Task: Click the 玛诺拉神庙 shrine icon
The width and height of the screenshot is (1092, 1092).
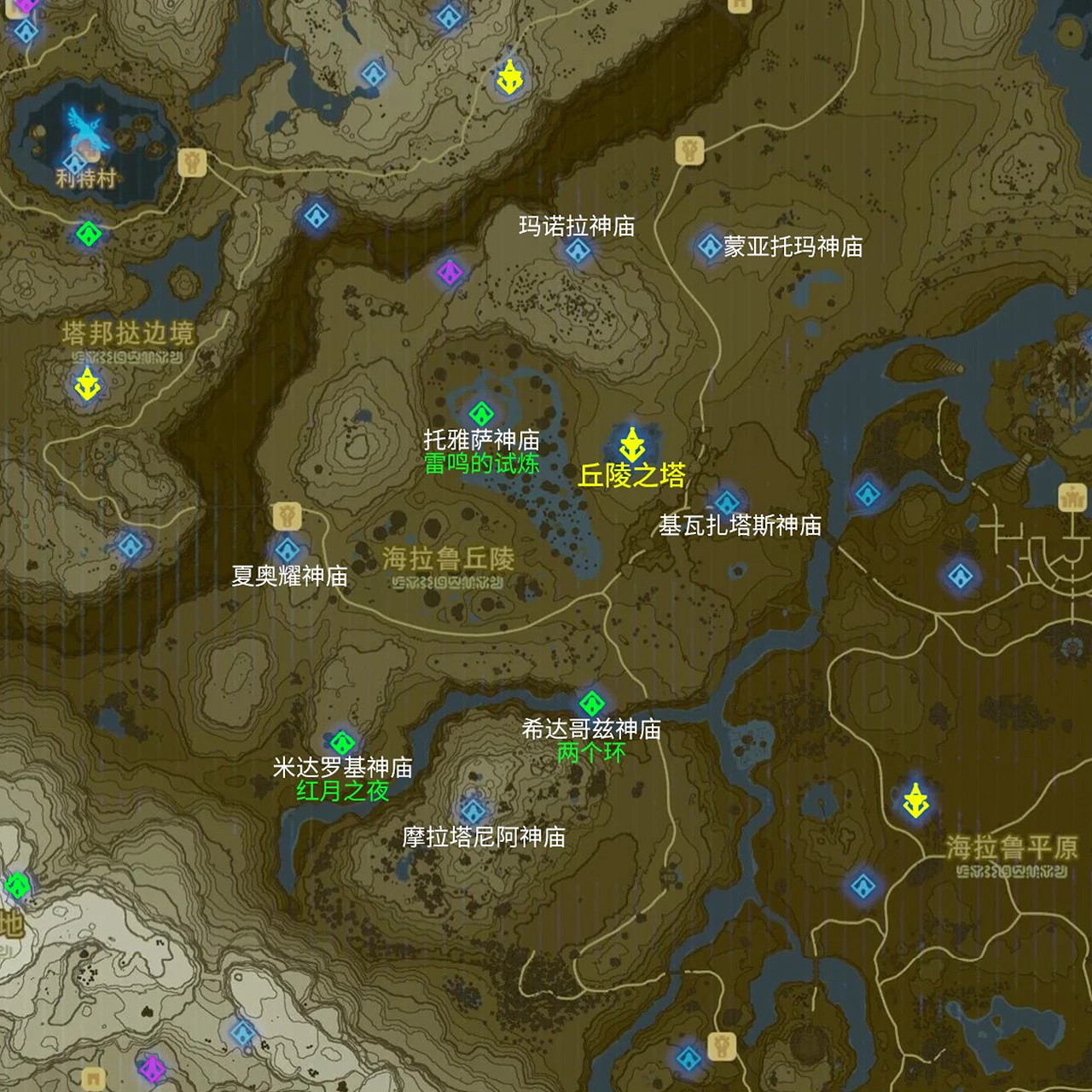Action: [578, 248]
